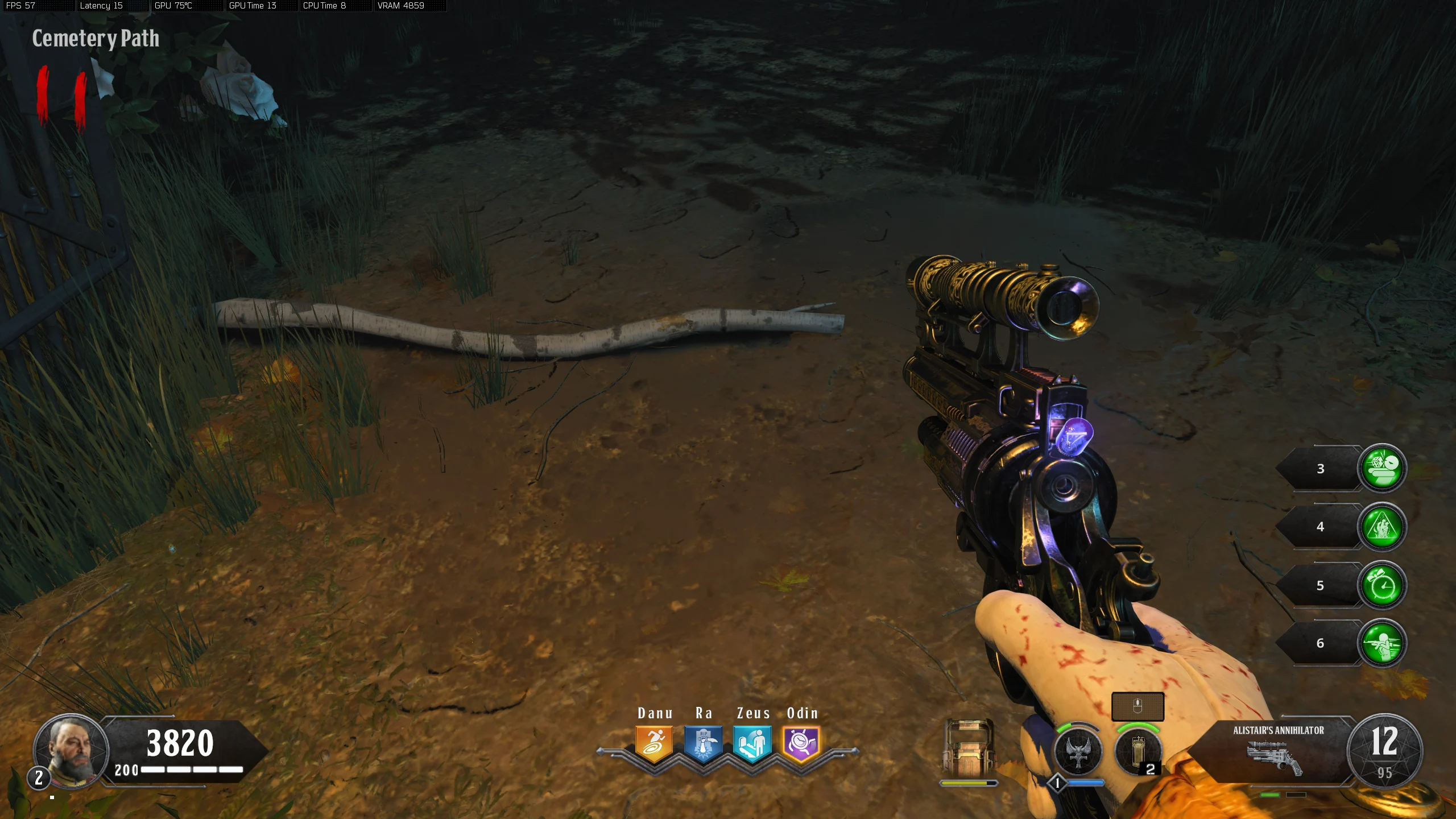Click the Alistair's Annihilator weapon panel
The width and height of the screenshot is (1456, 819).
click(x=1277, y=750)
